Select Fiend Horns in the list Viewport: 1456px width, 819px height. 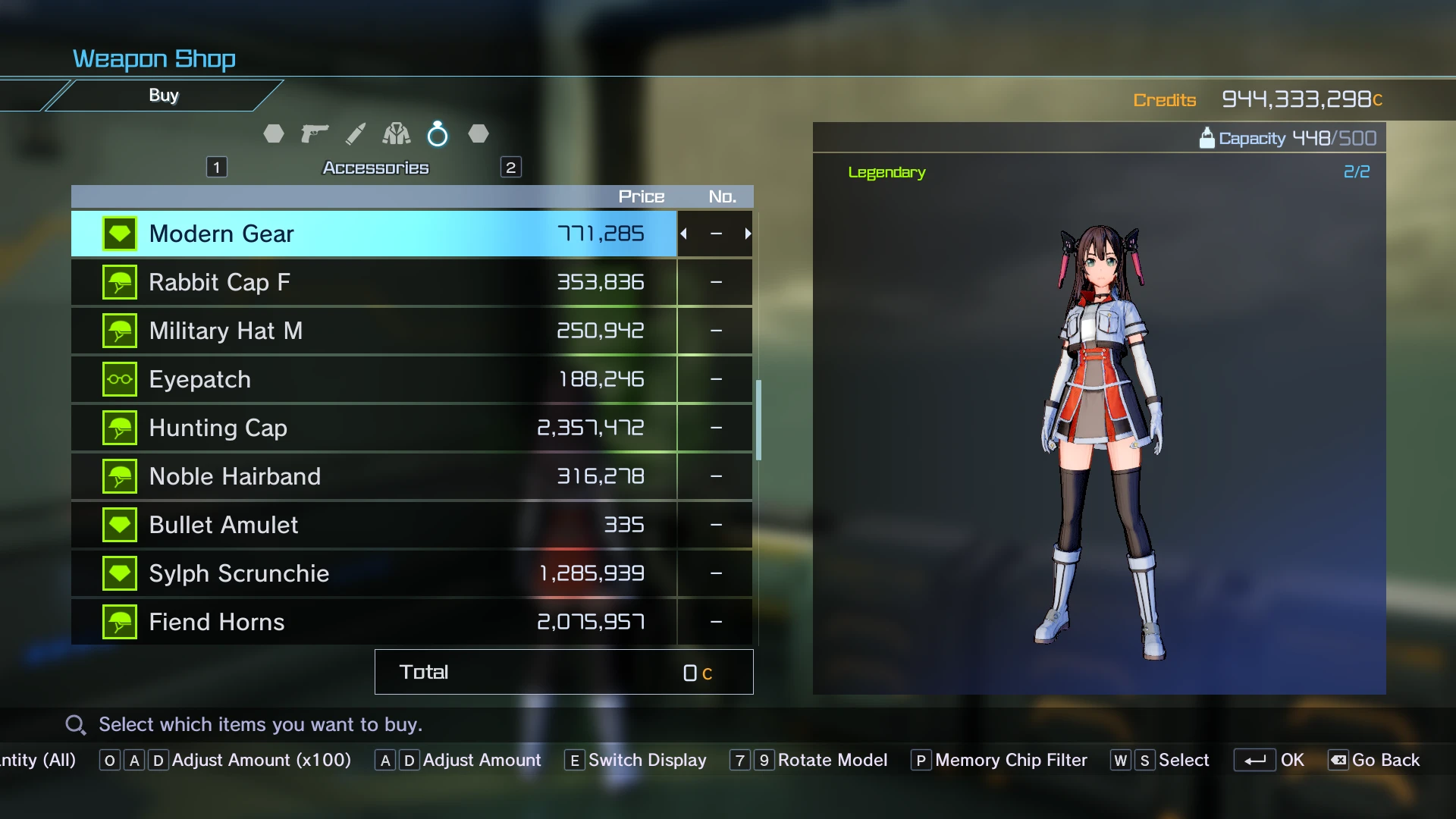tap(373, 622)
